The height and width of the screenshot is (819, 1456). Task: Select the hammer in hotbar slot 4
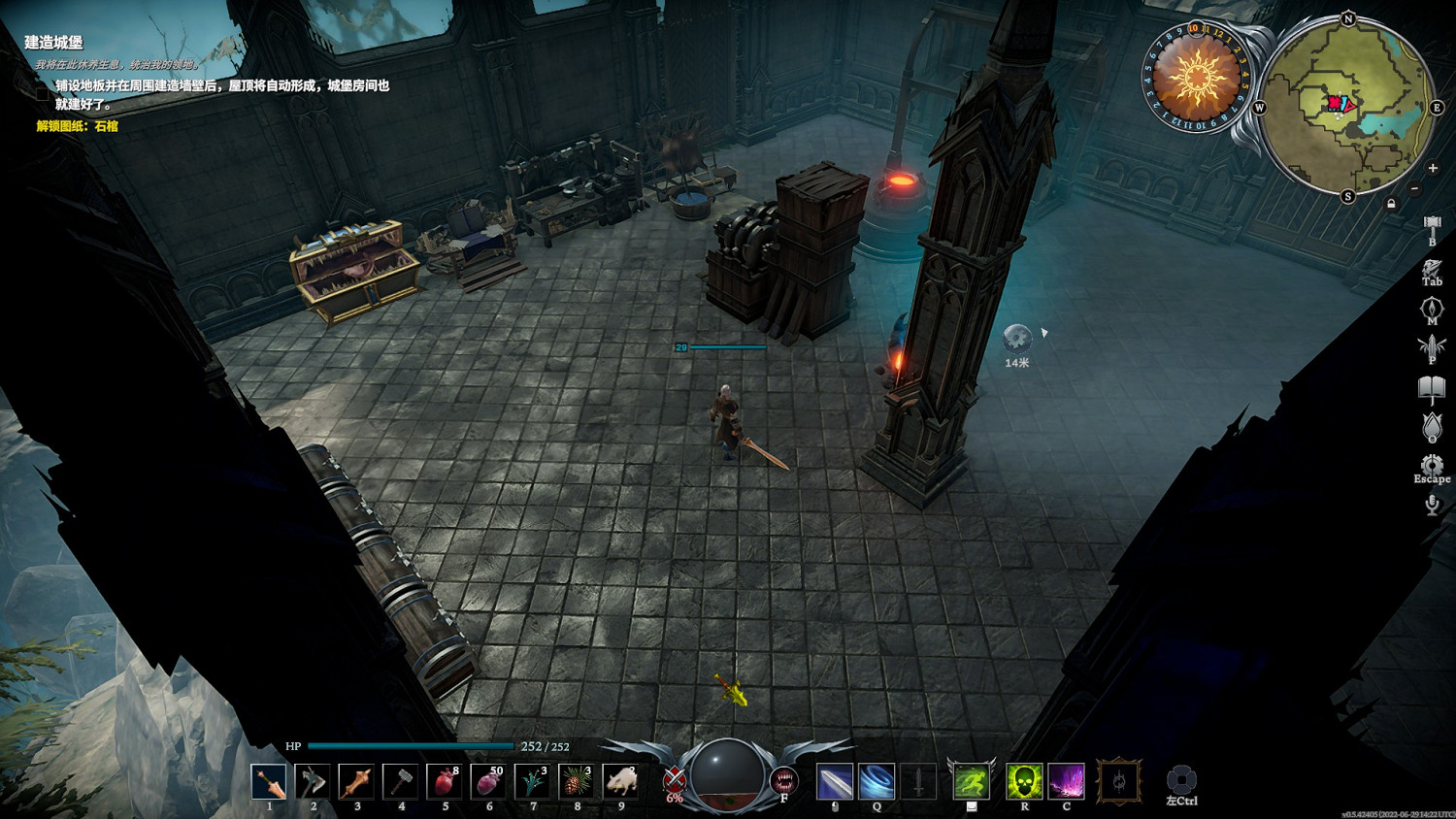click(x=400, y=781)
